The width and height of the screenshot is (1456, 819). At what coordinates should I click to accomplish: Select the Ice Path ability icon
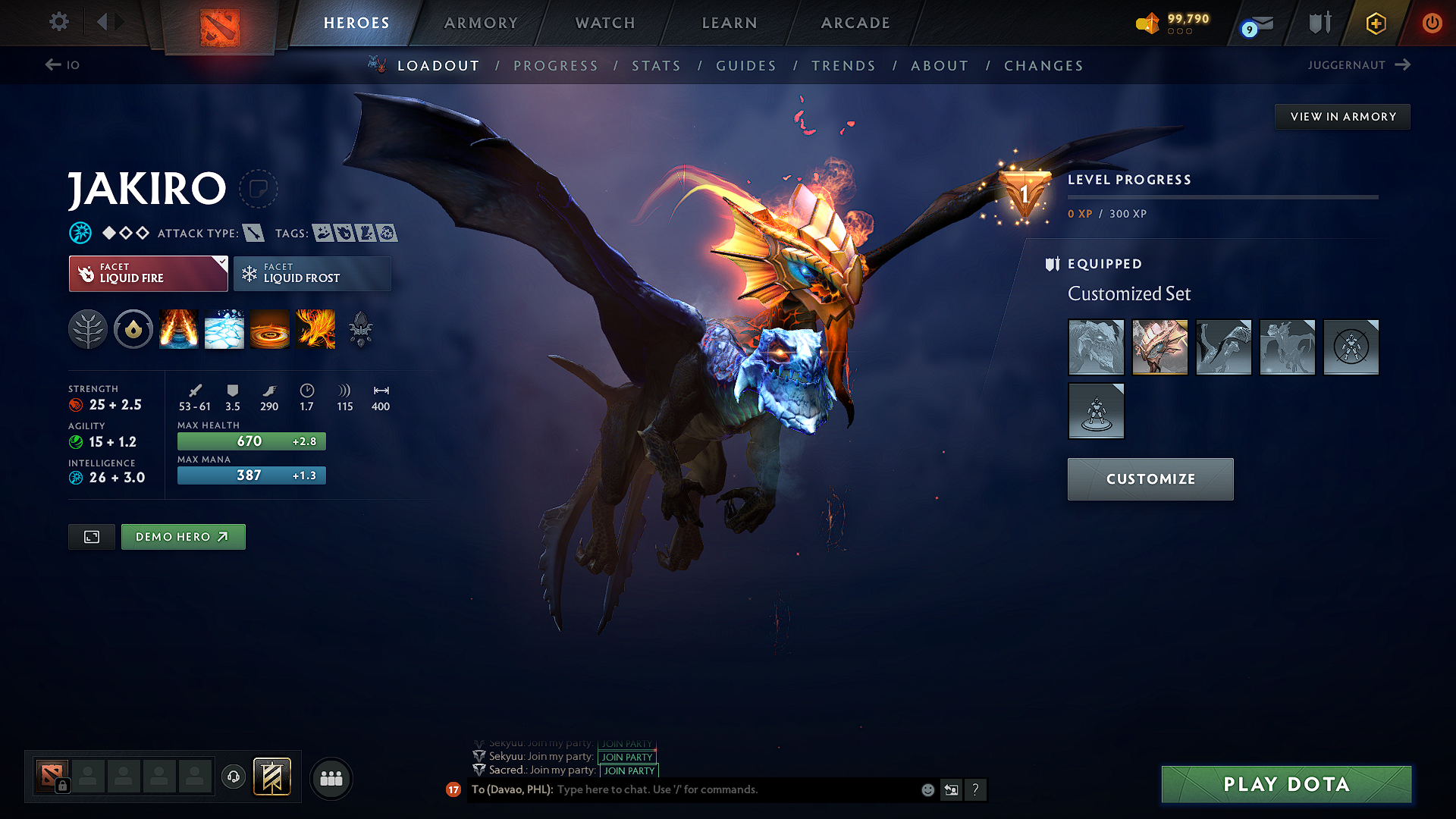[x=224, y=329]
